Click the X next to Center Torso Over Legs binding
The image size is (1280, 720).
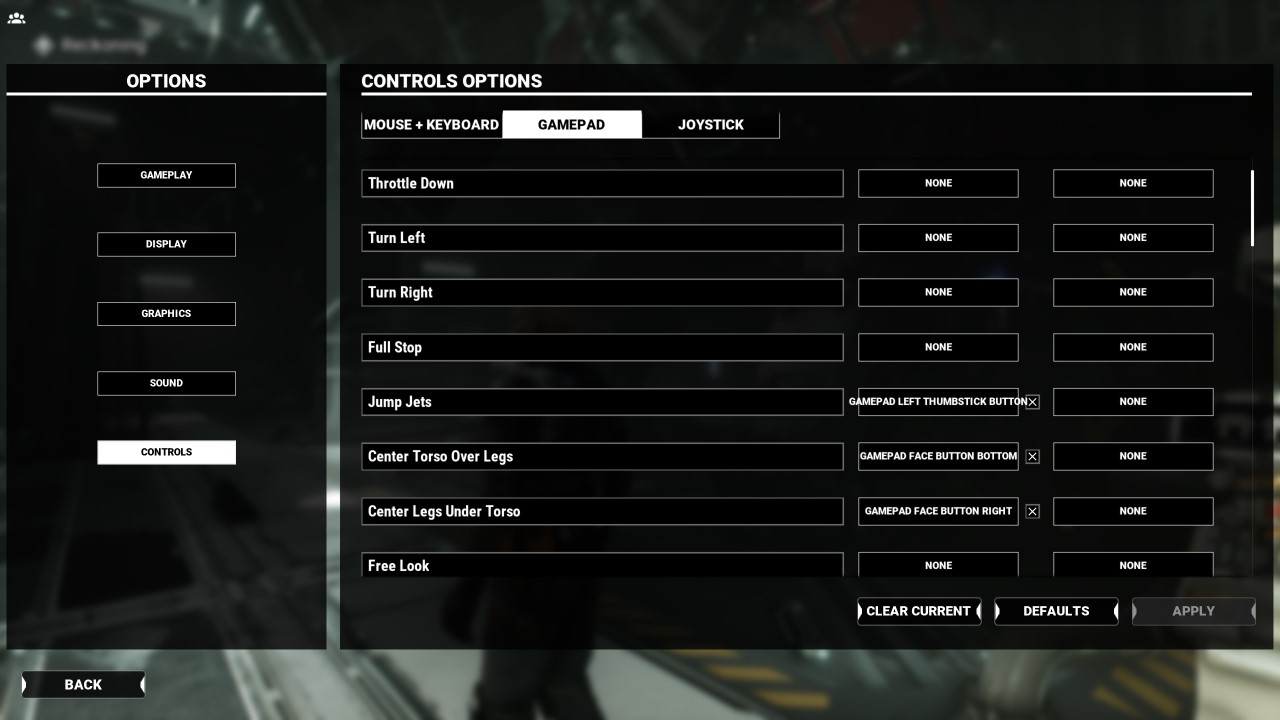tap(1032, 456)
